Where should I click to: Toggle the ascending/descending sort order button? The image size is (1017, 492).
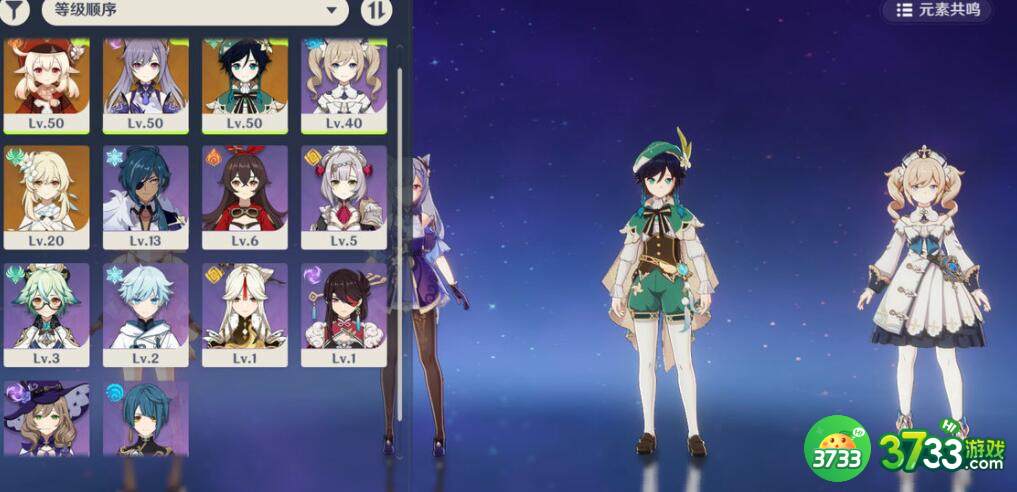click(x=376, y=11)
